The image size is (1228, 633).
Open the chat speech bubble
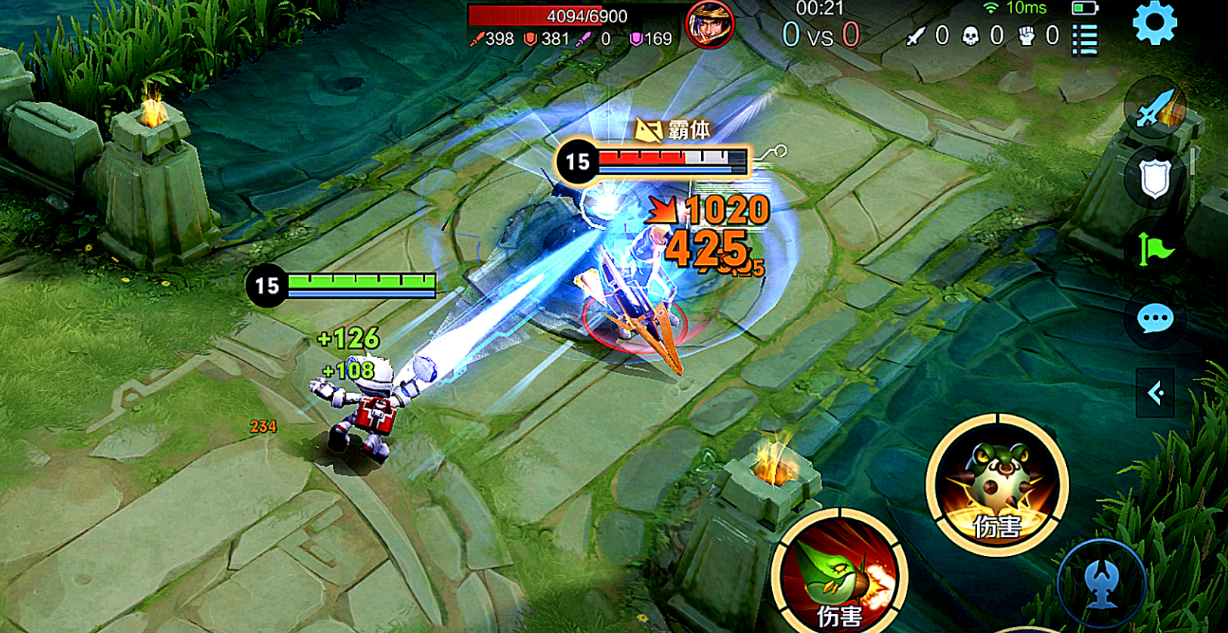[1155, 320]
